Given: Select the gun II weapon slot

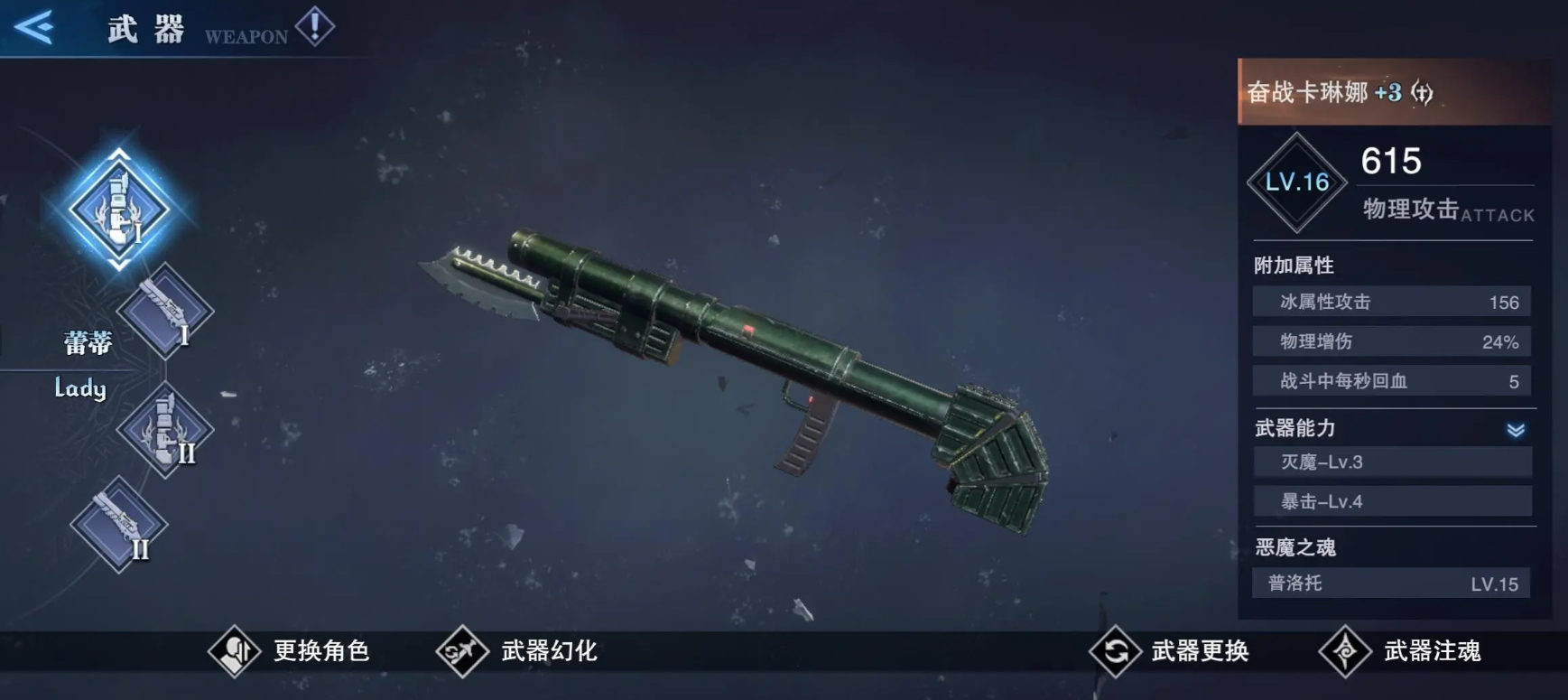Looking at the screenshot, I should pos(119,526).
